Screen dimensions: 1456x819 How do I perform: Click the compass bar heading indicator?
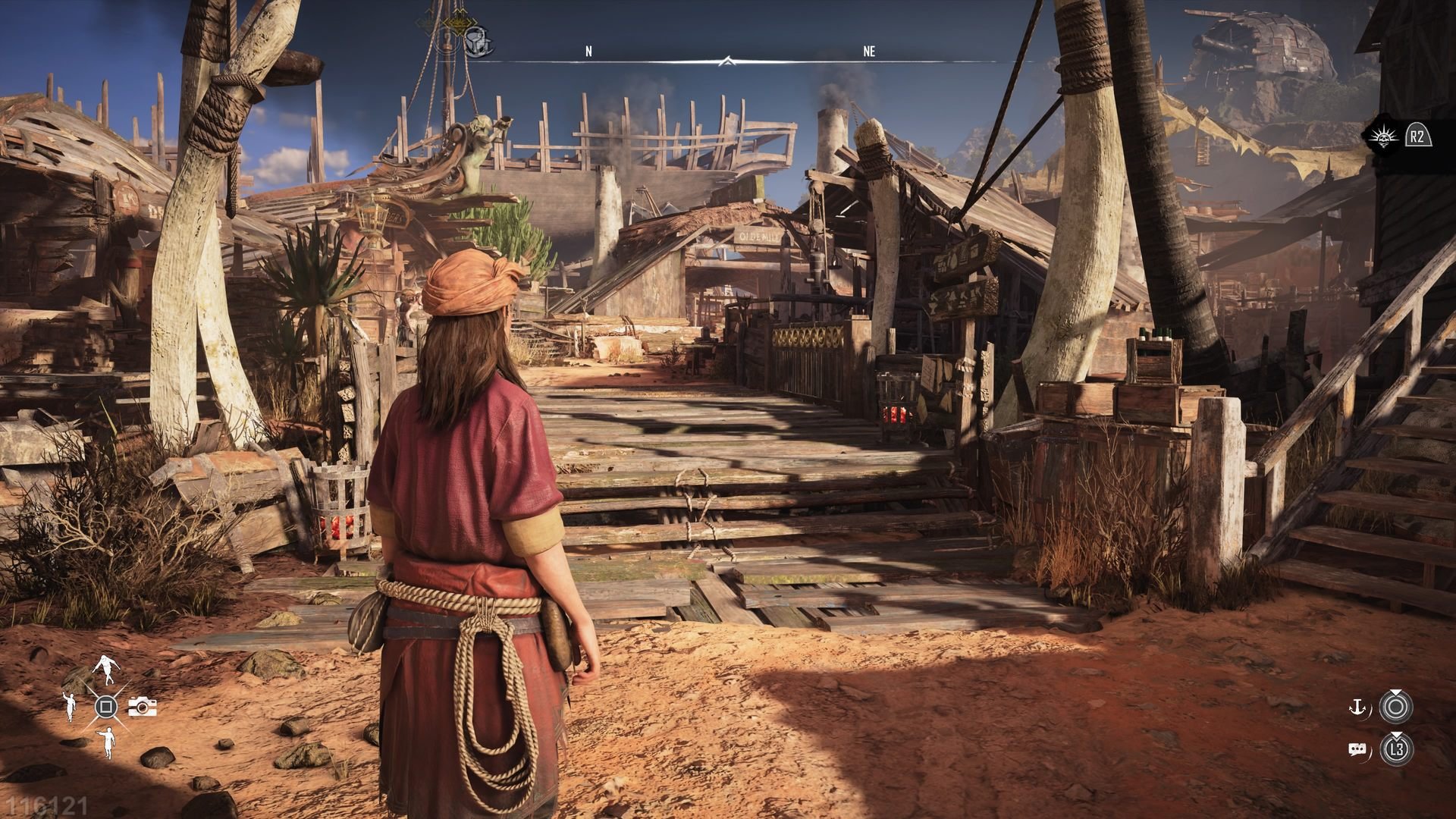(728, 61)
